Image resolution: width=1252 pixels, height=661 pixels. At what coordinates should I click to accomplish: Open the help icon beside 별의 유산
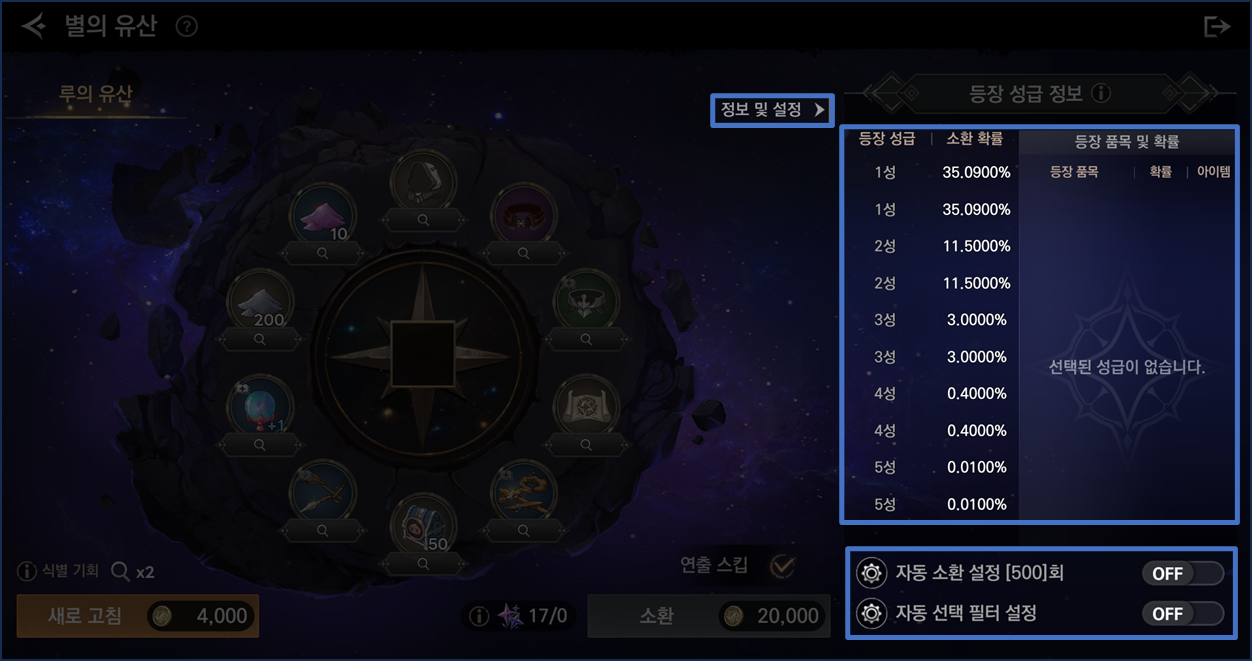[186, 27]
